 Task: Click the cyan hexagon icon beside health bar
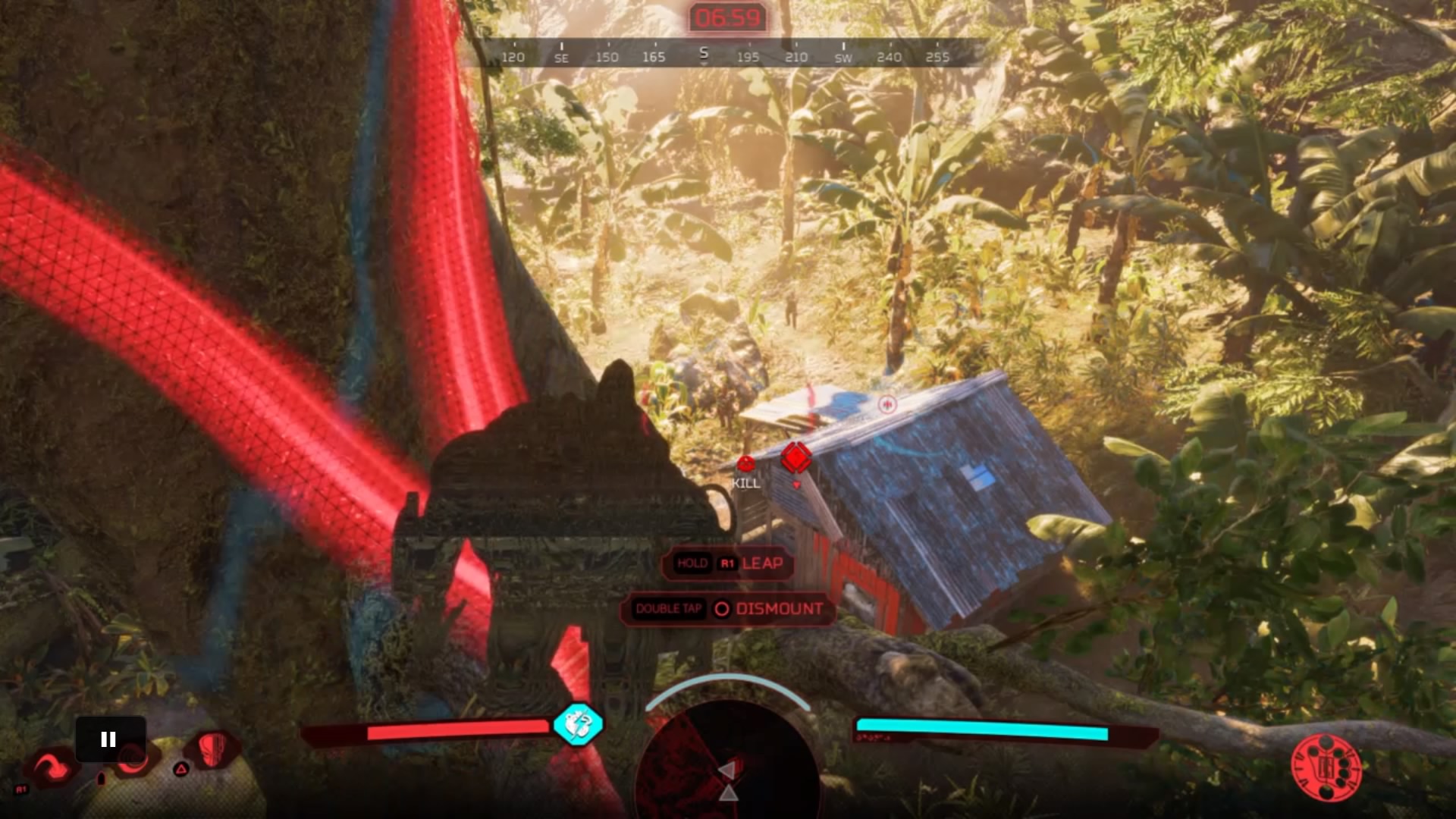pos(578,724)
